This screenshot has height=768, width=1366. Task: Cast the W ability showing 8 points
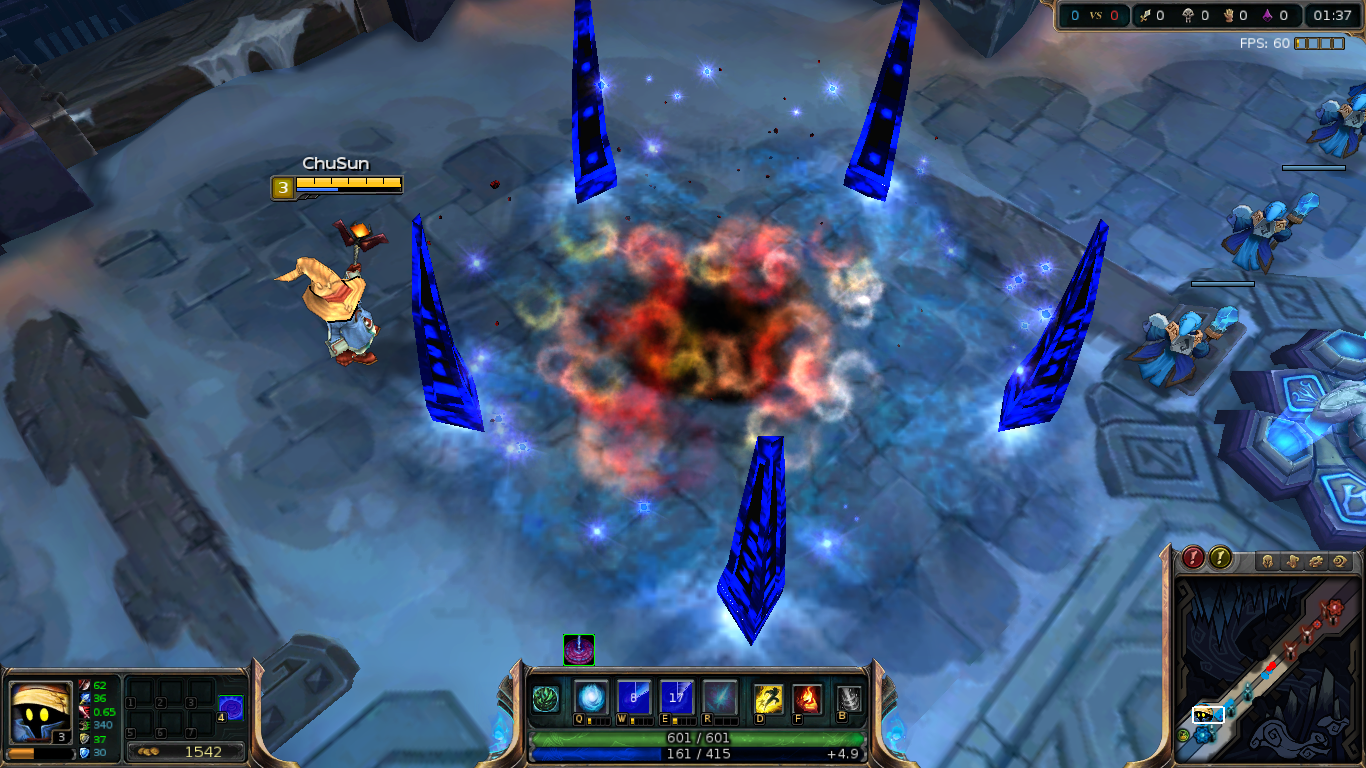coord(635,698)
